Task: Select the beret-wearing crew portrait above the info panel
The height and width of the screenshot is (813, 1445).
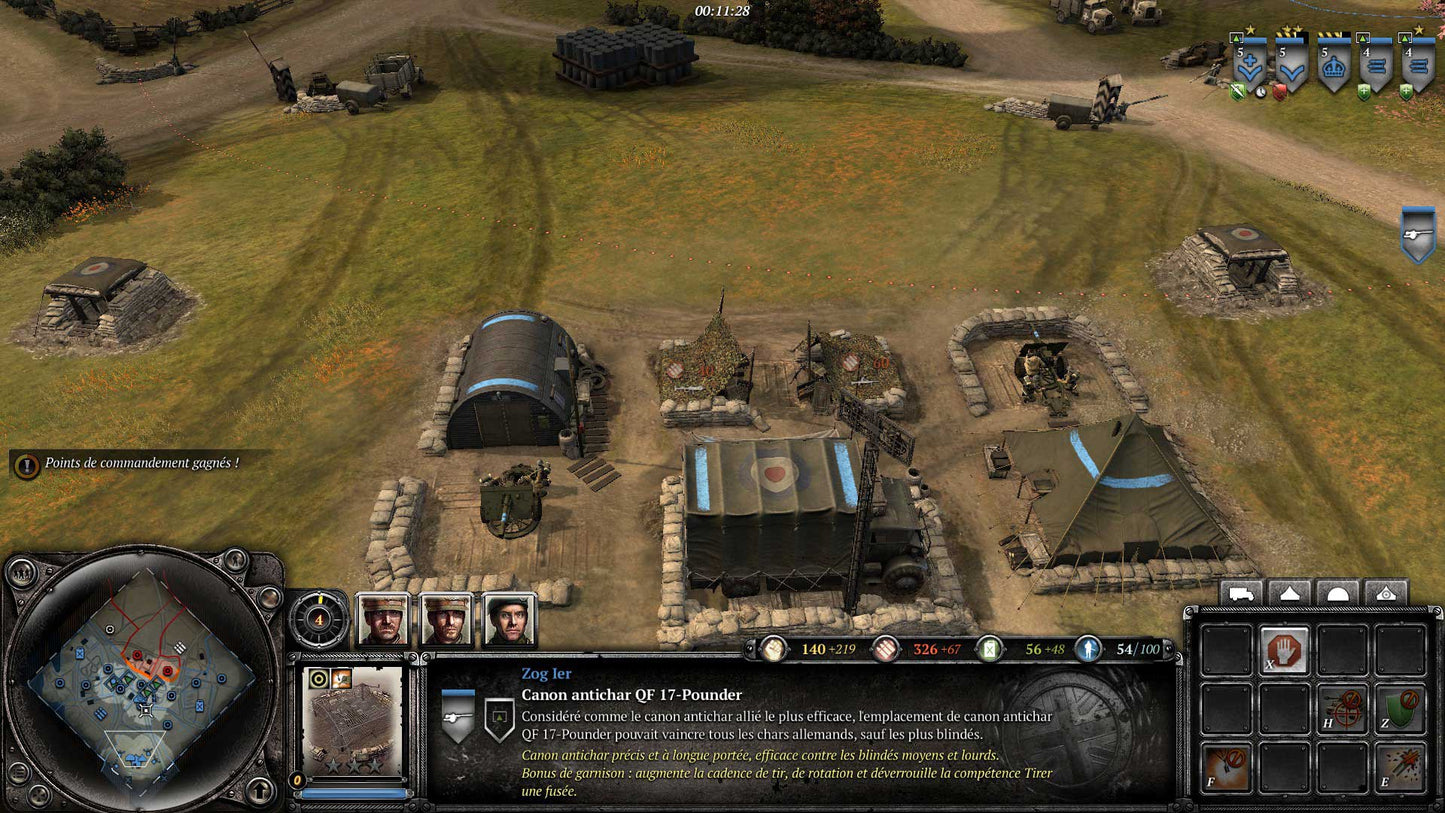Action: pyautogui.click(x=510, y=620)
